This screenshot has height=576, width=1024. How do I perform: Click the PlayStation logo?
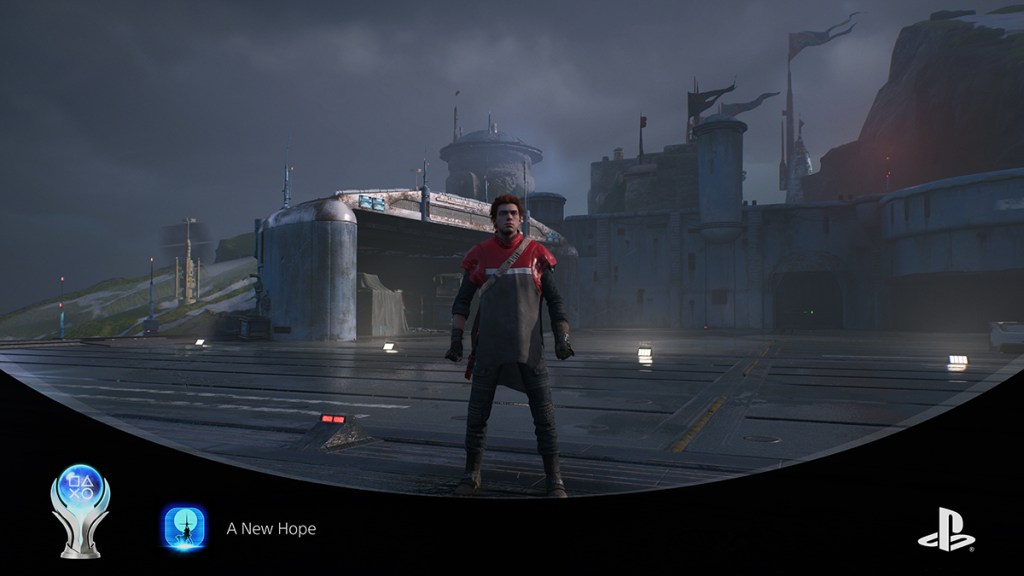point(946,530)
